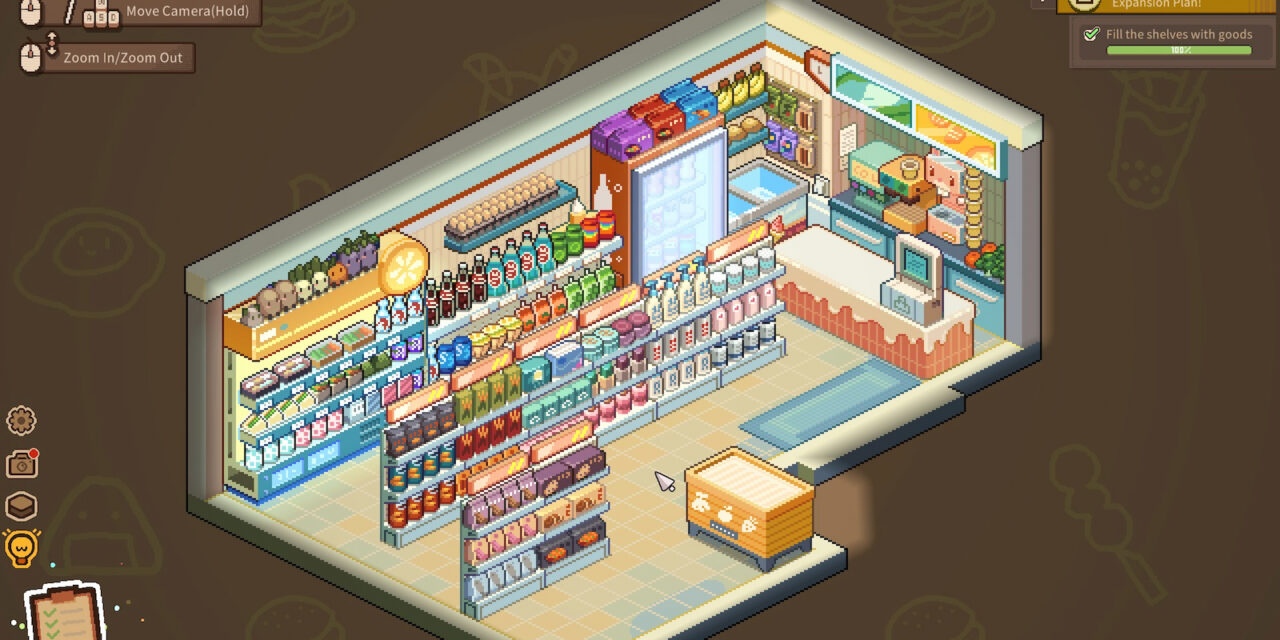Select the 'Fill the shelves with goods' objective

click(1177, 34)
